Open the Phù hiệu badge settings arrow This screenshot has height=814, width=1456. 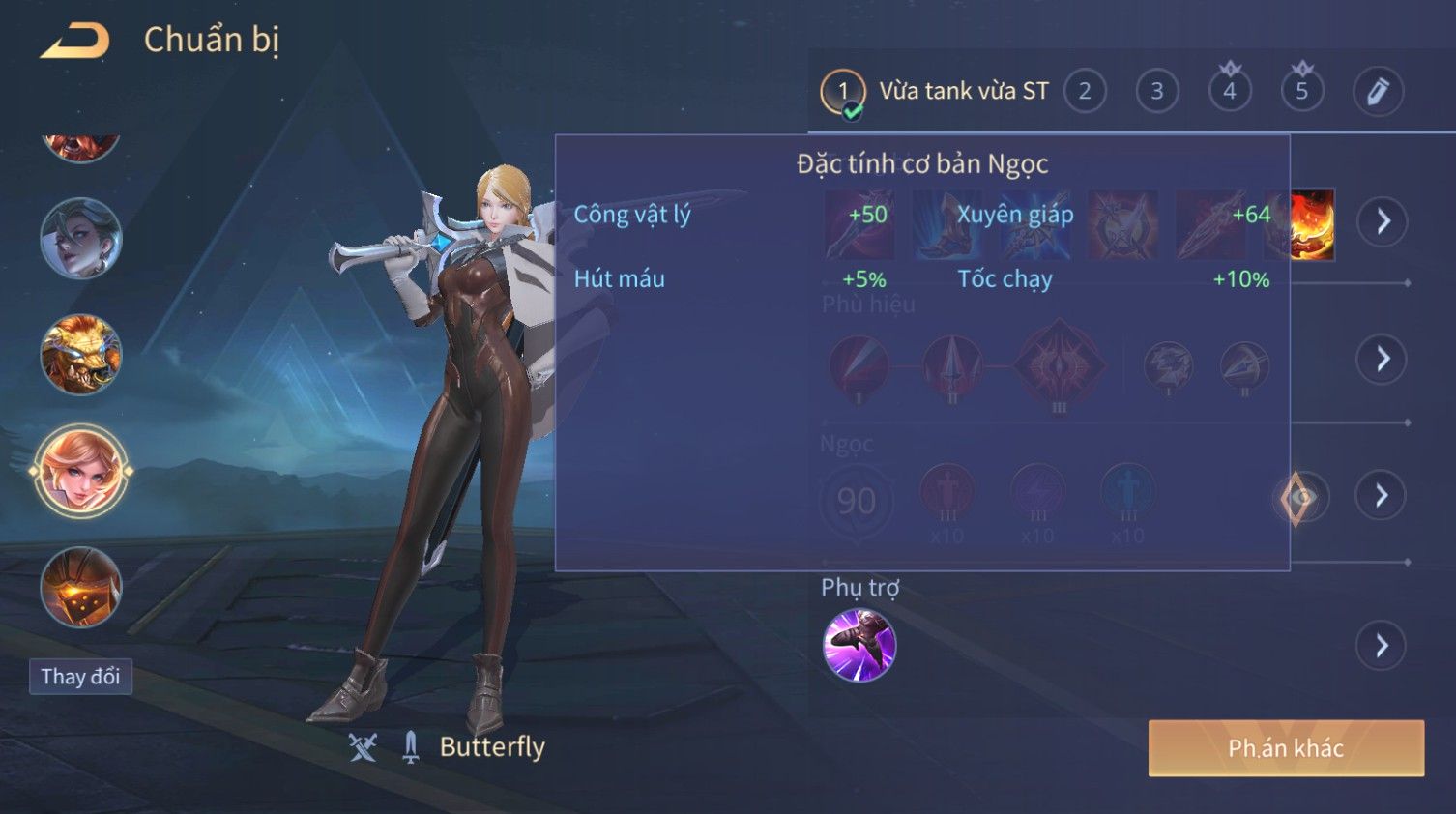[x=1383, y=360]
